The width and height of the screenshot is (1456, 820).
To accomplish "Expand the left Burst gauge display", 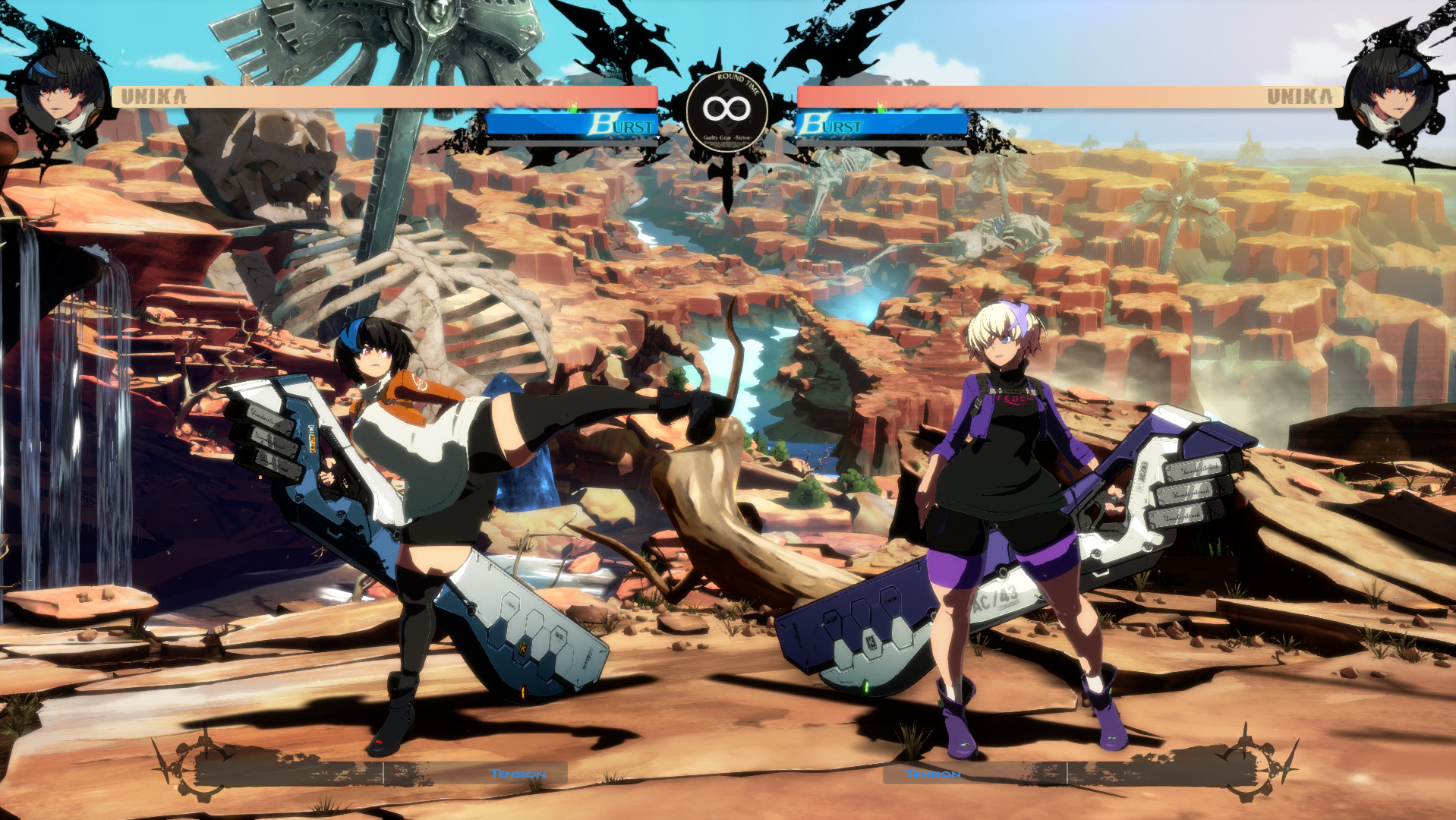I will point(577,123).
